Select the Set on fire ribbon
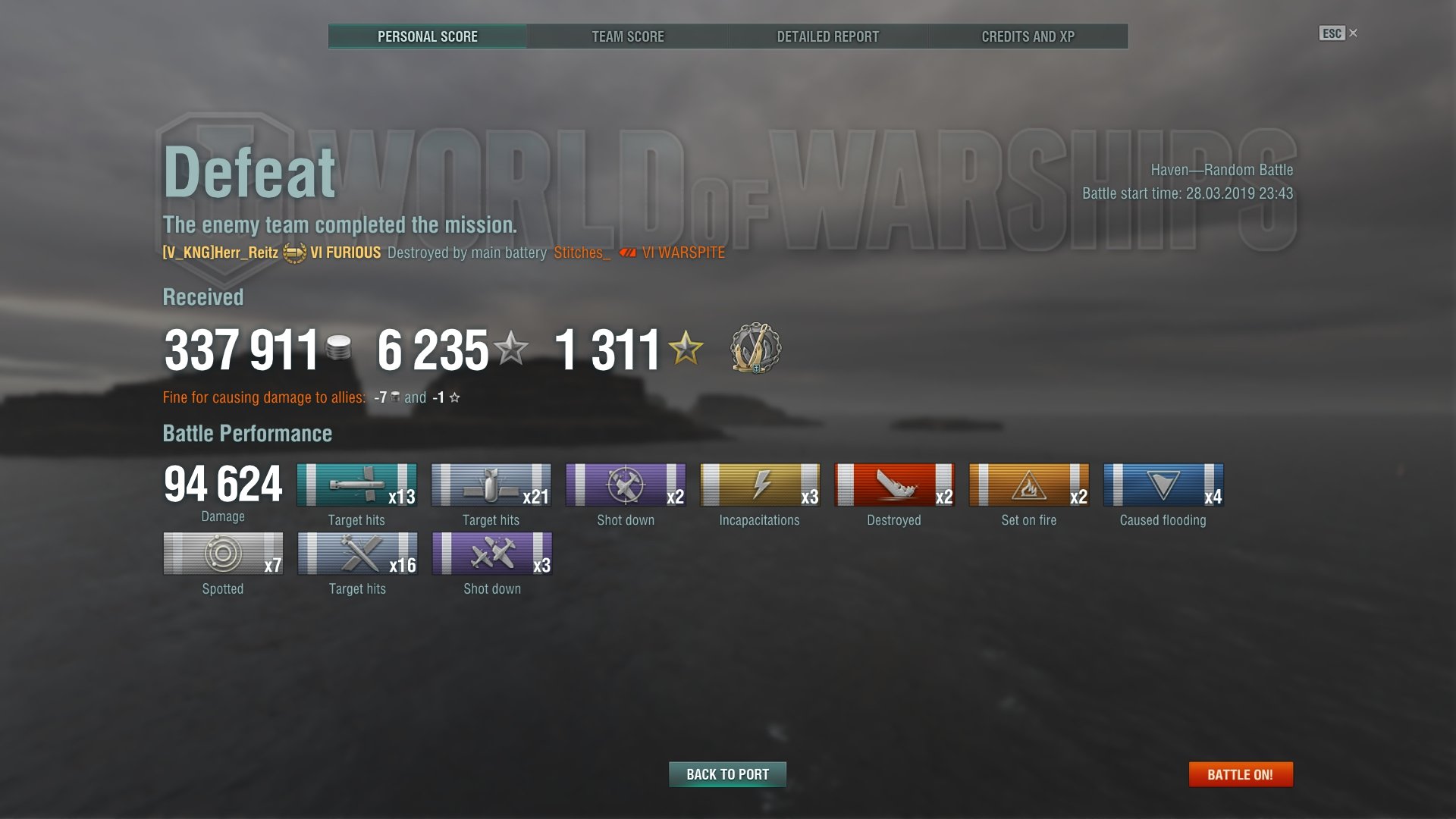 click(1028, 485)
